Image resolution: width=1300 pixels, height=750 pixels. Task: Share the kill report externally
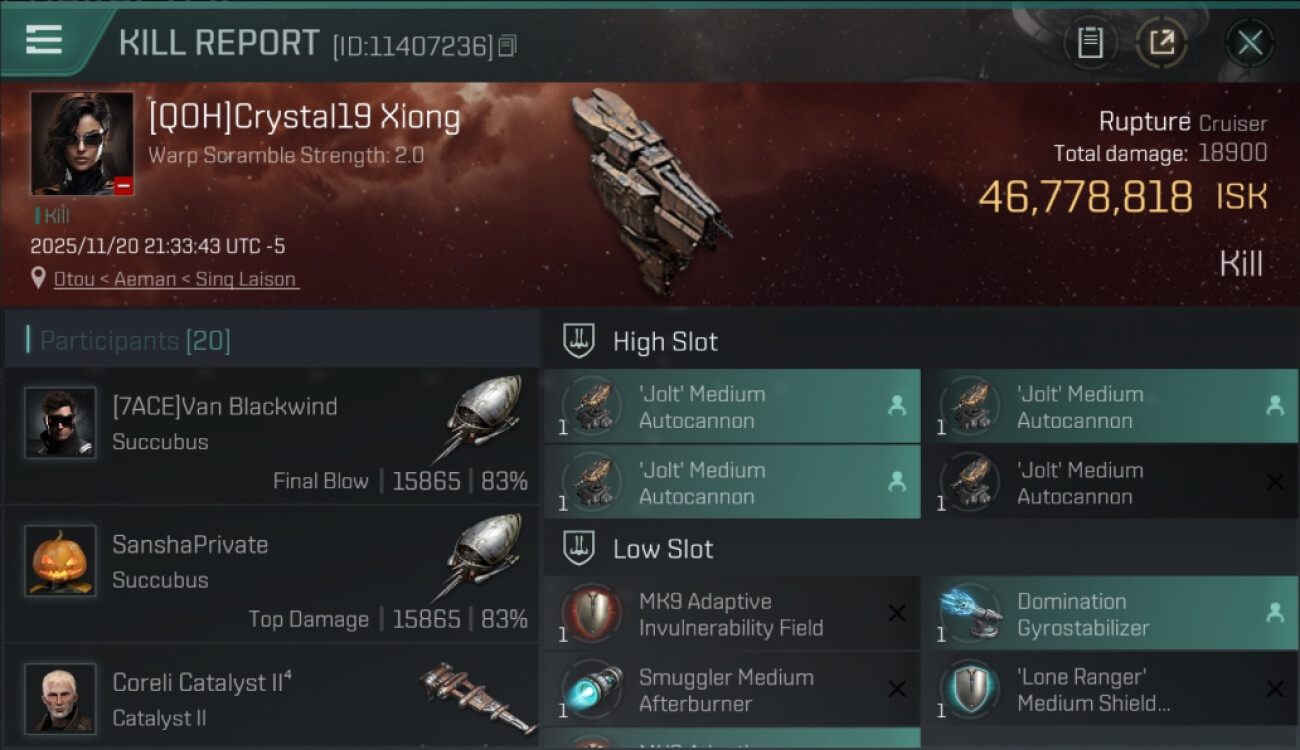[x=1161, y=43]
